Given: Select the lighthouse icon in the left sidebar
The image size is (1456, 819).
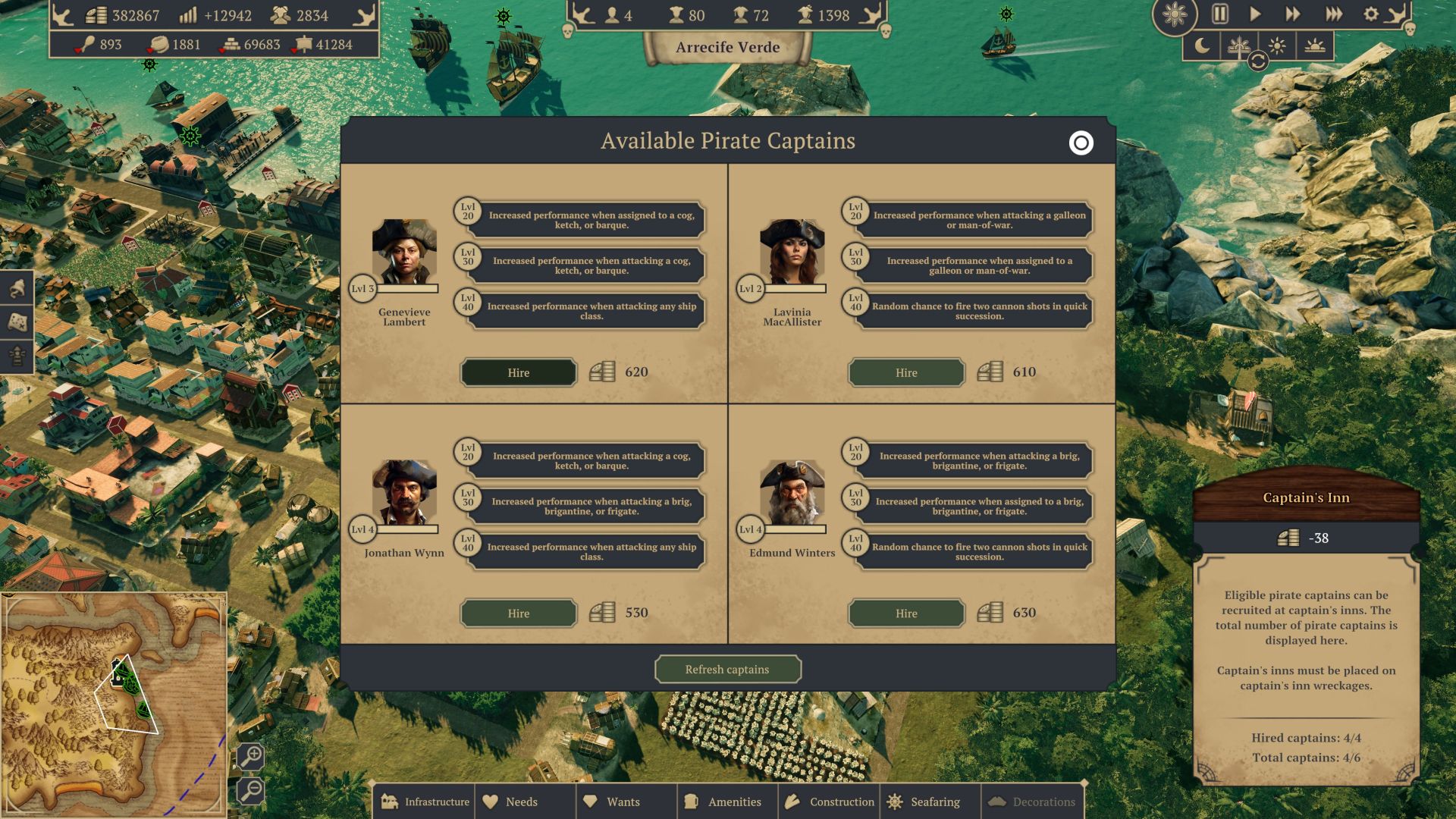Looking at the screenshot, I should click(x=17, y=355).
